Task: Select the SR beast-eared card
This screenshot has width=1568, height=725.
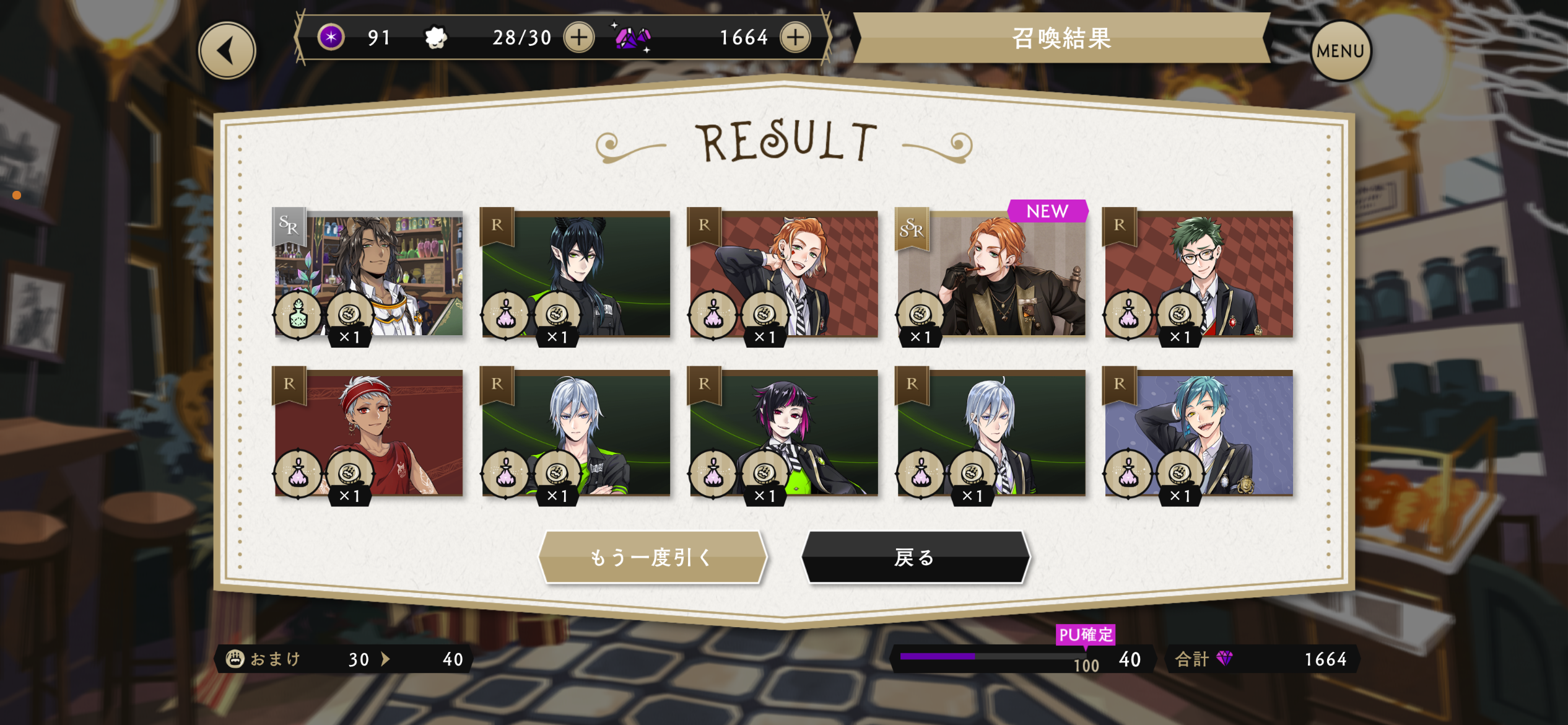Action: 368,274
